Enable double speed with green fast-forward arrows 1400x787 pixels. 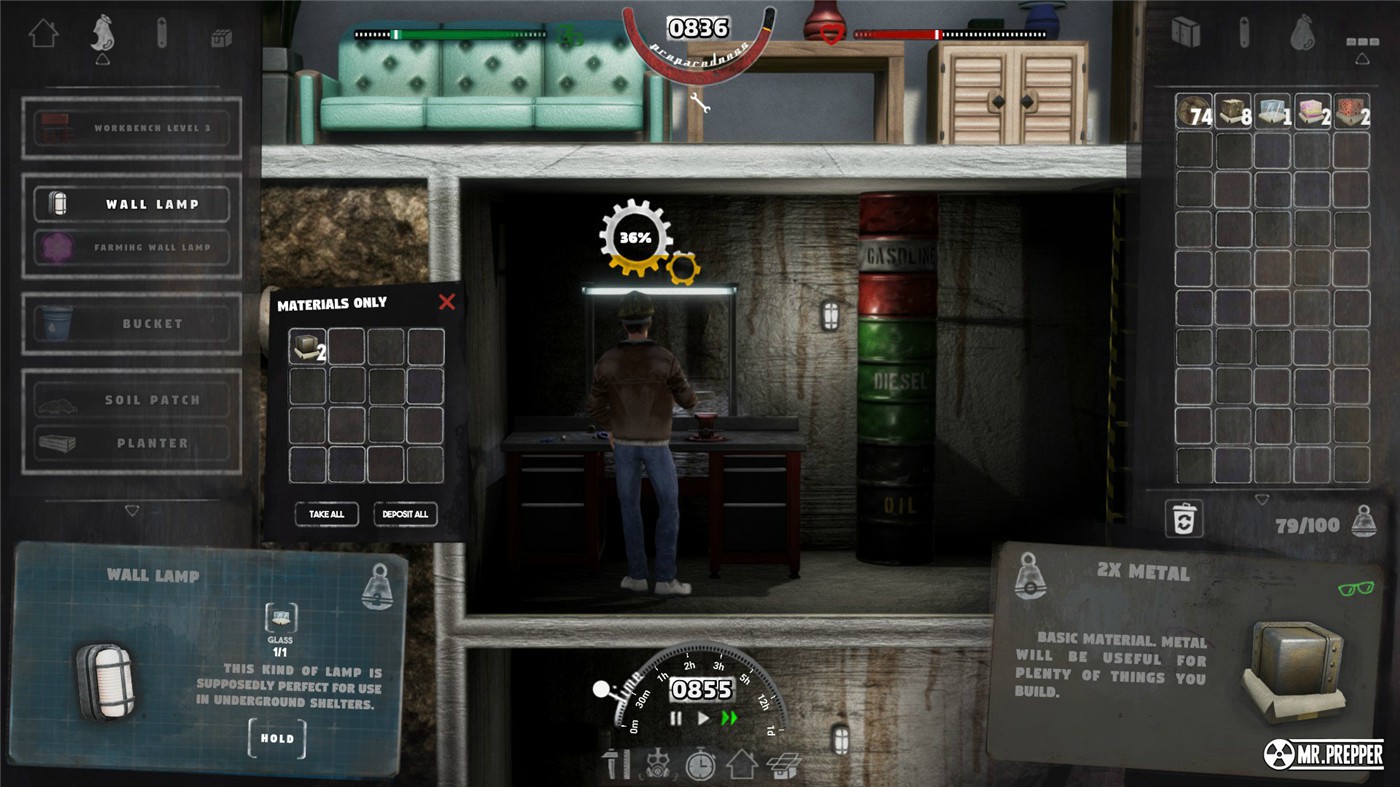[728, 718]
